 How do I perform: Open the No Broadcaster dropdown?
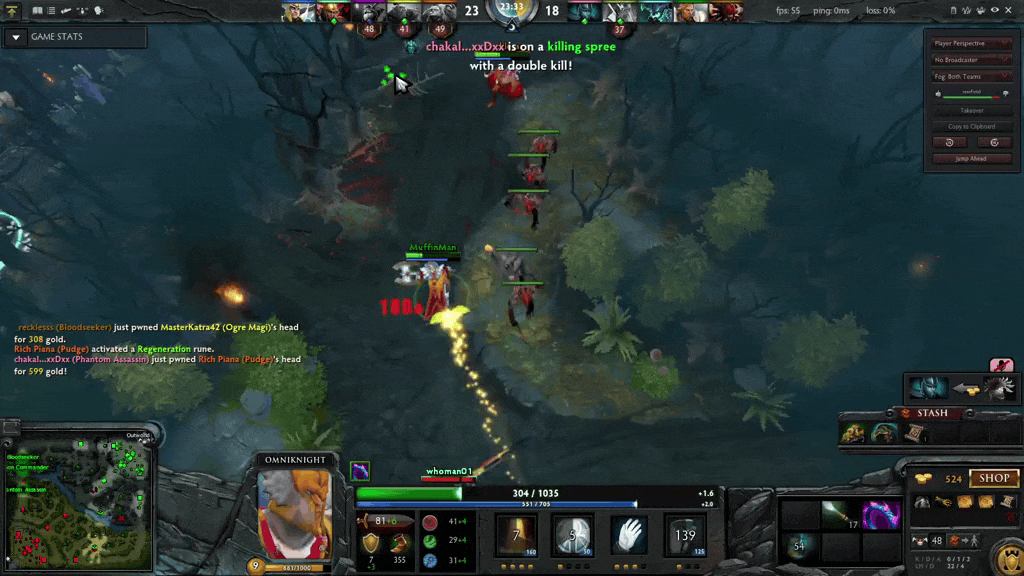[x=972, y=60]
